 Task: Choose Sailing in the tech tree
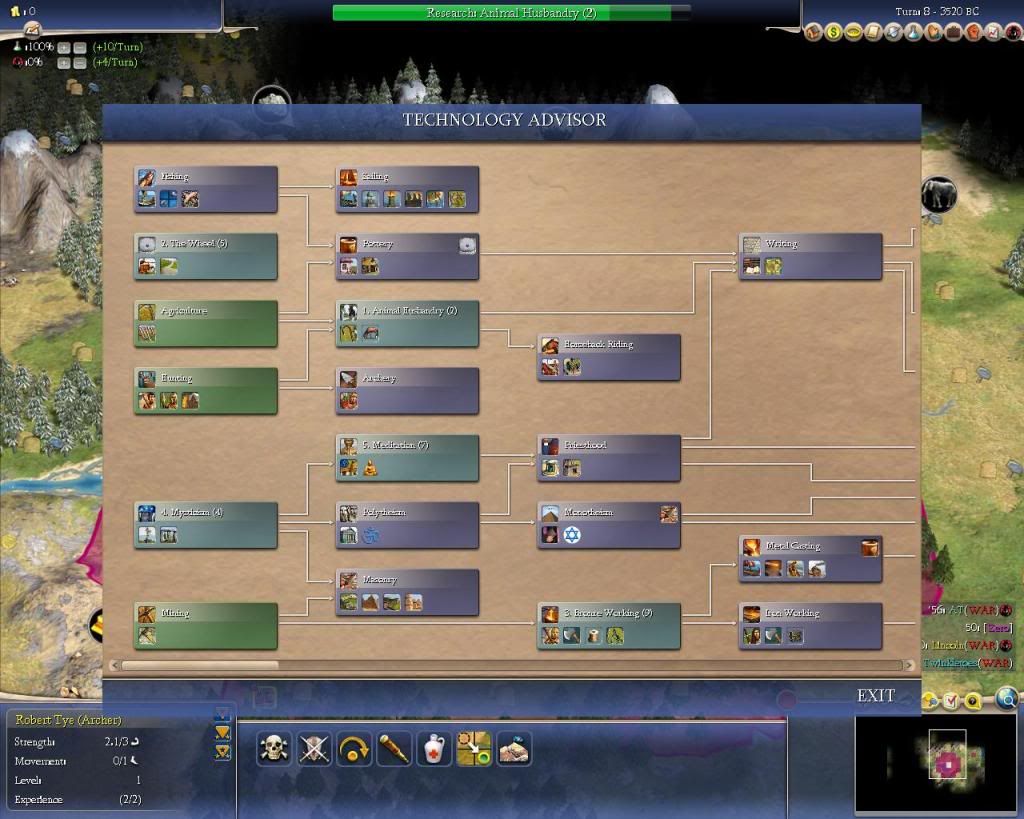[x=407, y=189]
